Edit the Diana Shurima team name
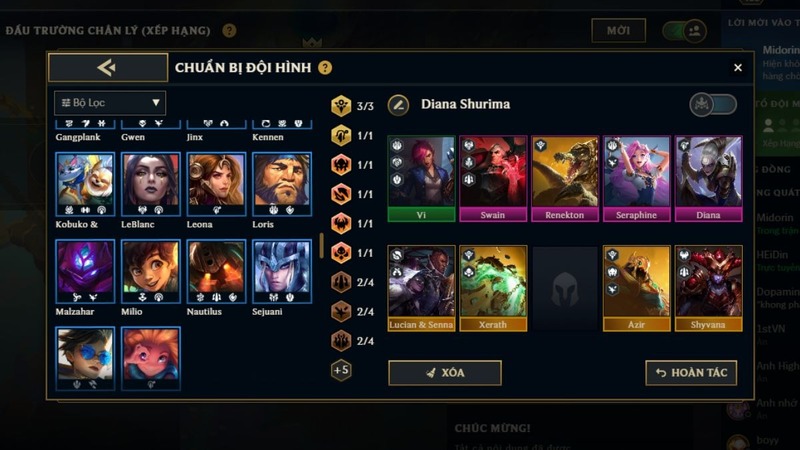The width and height of the screenshot is (800, 450). pos(399,104)
